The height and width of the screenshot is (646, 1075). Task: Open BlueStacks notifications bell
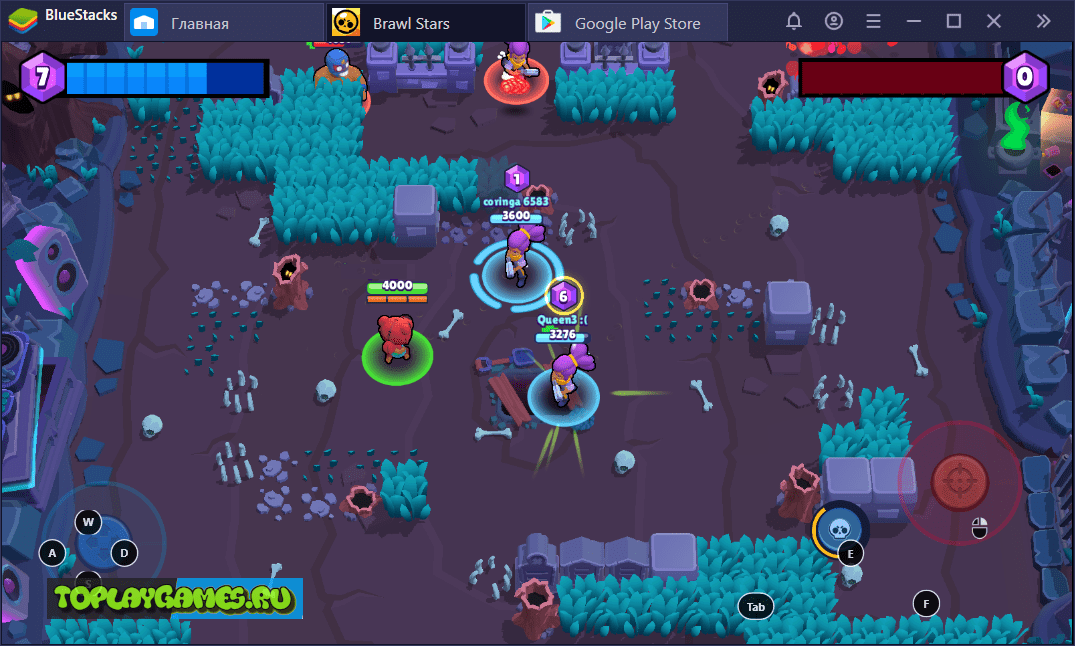[794, 21]
